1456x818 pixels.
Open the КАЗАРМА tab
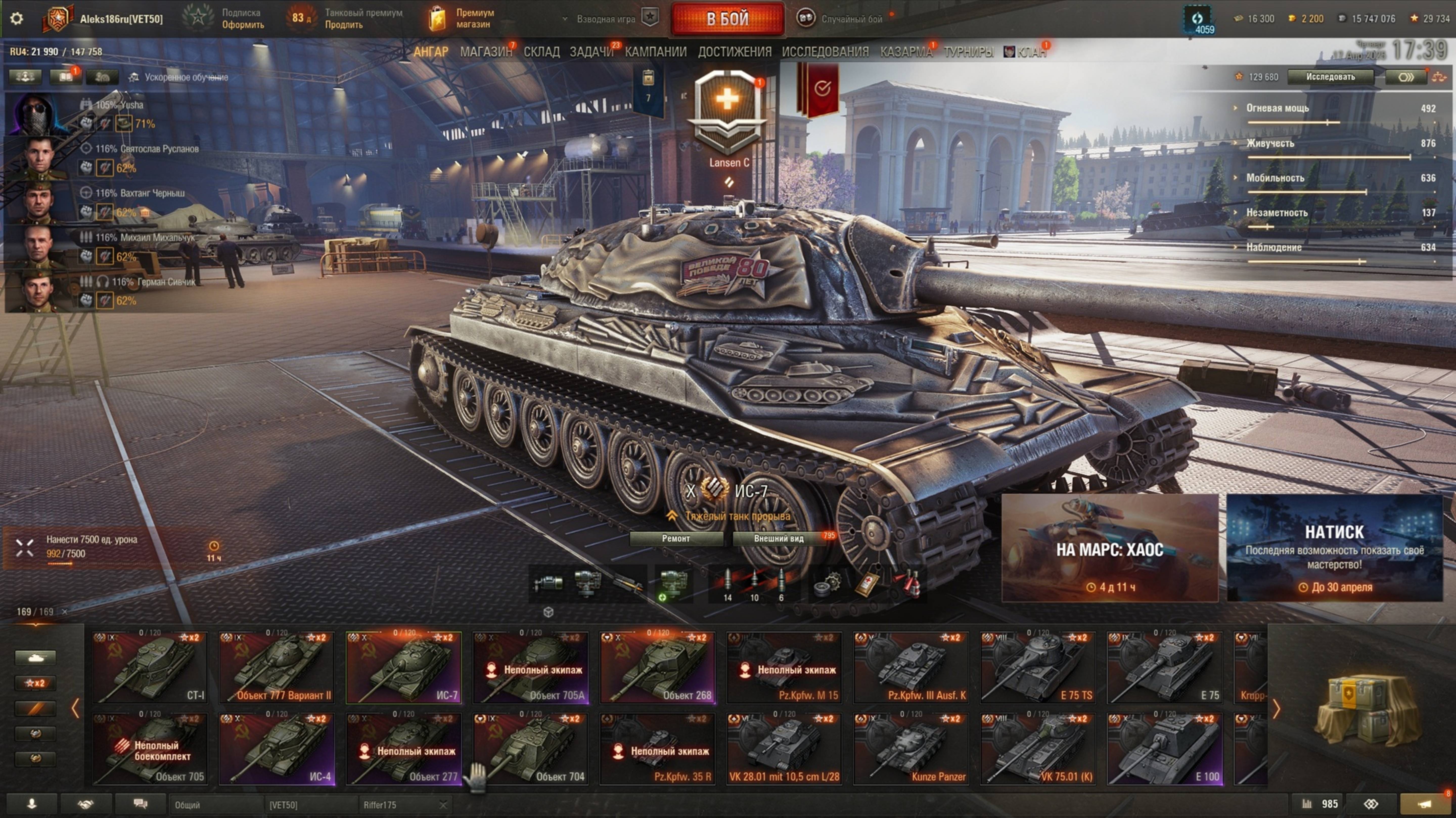[x=905, y=52]
